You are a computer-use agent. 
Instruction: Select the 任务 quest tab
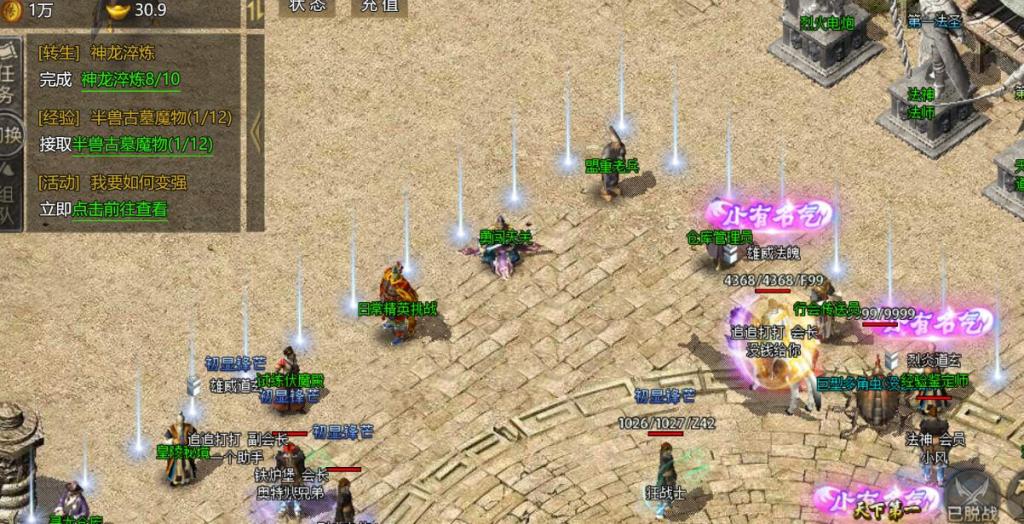8,82
